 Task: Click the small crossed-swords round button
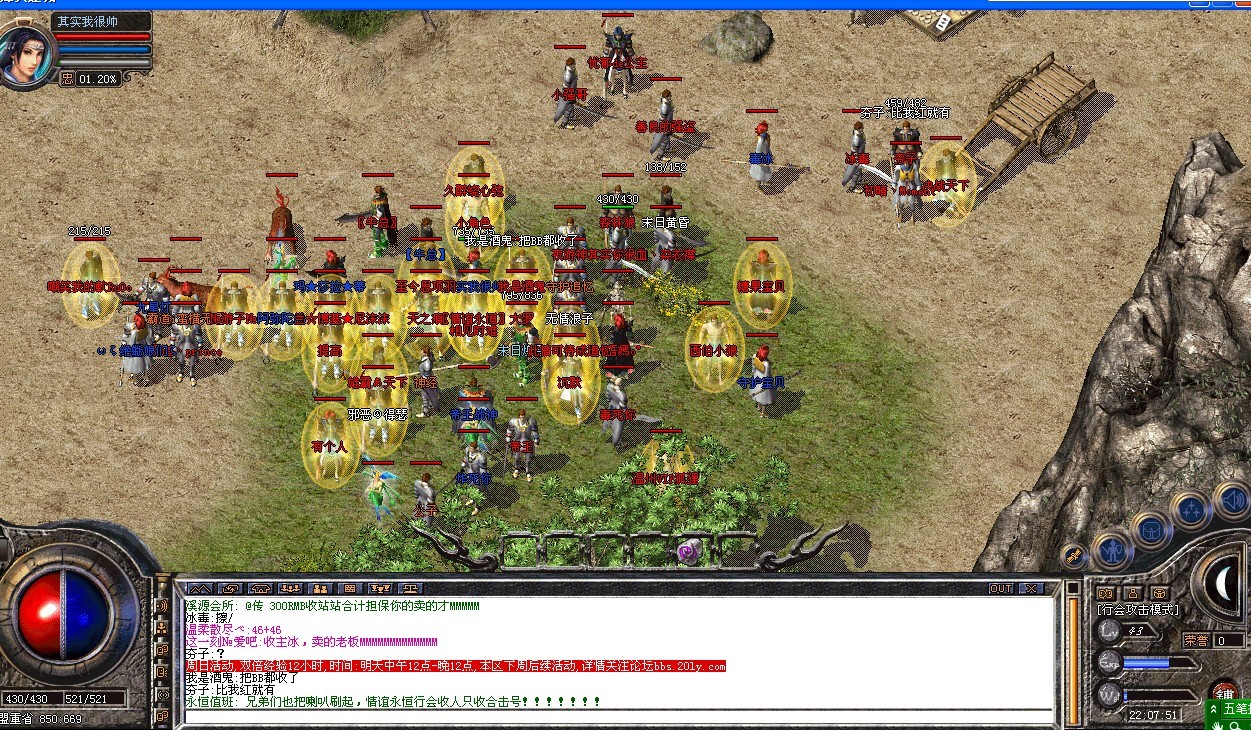[1075, 553]
